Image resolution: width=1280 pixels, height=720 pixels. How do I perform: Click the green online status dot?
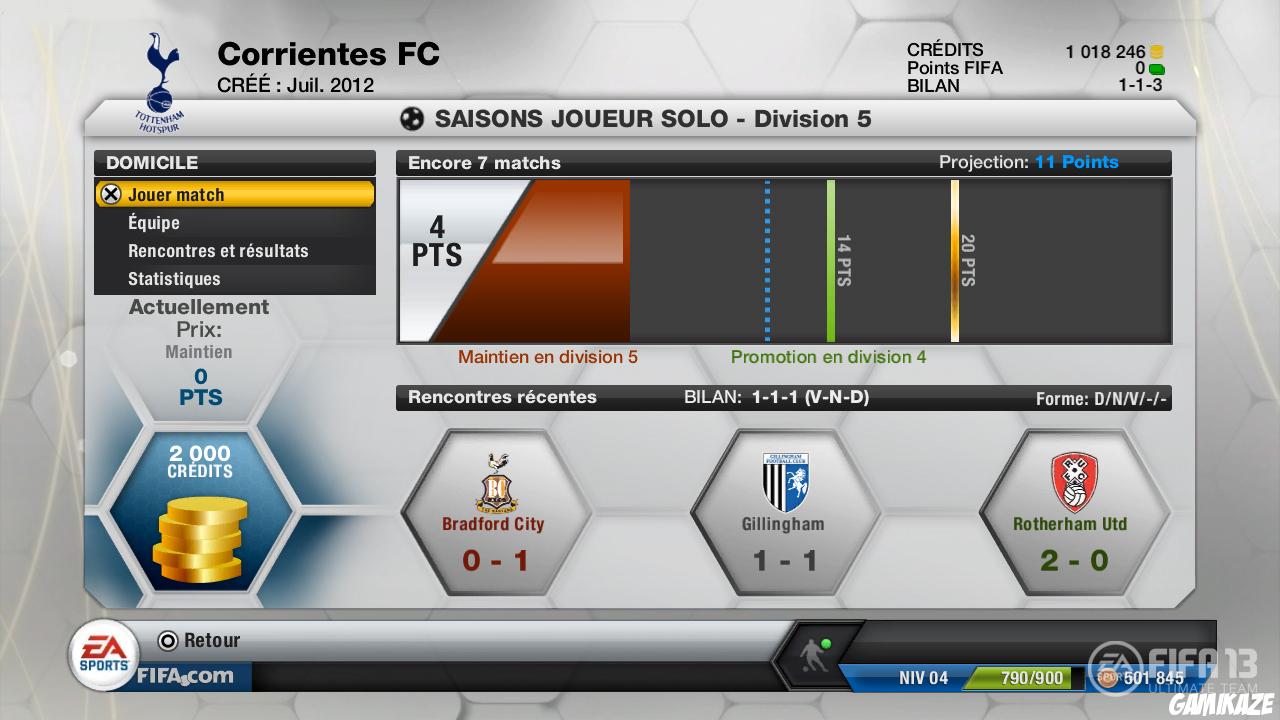[x=826, y=643]
